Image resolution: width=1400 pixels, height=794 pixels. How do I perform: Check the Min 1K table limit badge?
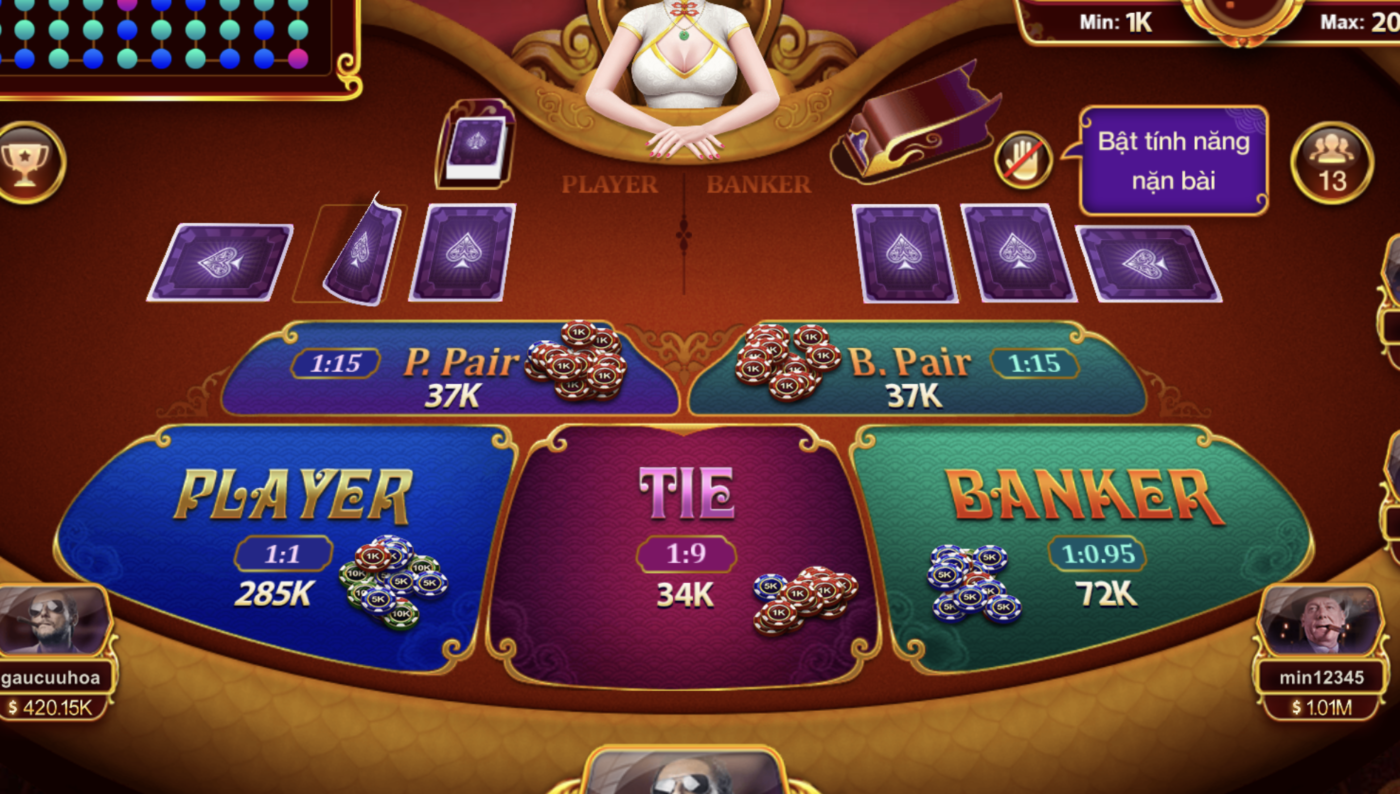pyautogui.click(x=1115, y=18)
